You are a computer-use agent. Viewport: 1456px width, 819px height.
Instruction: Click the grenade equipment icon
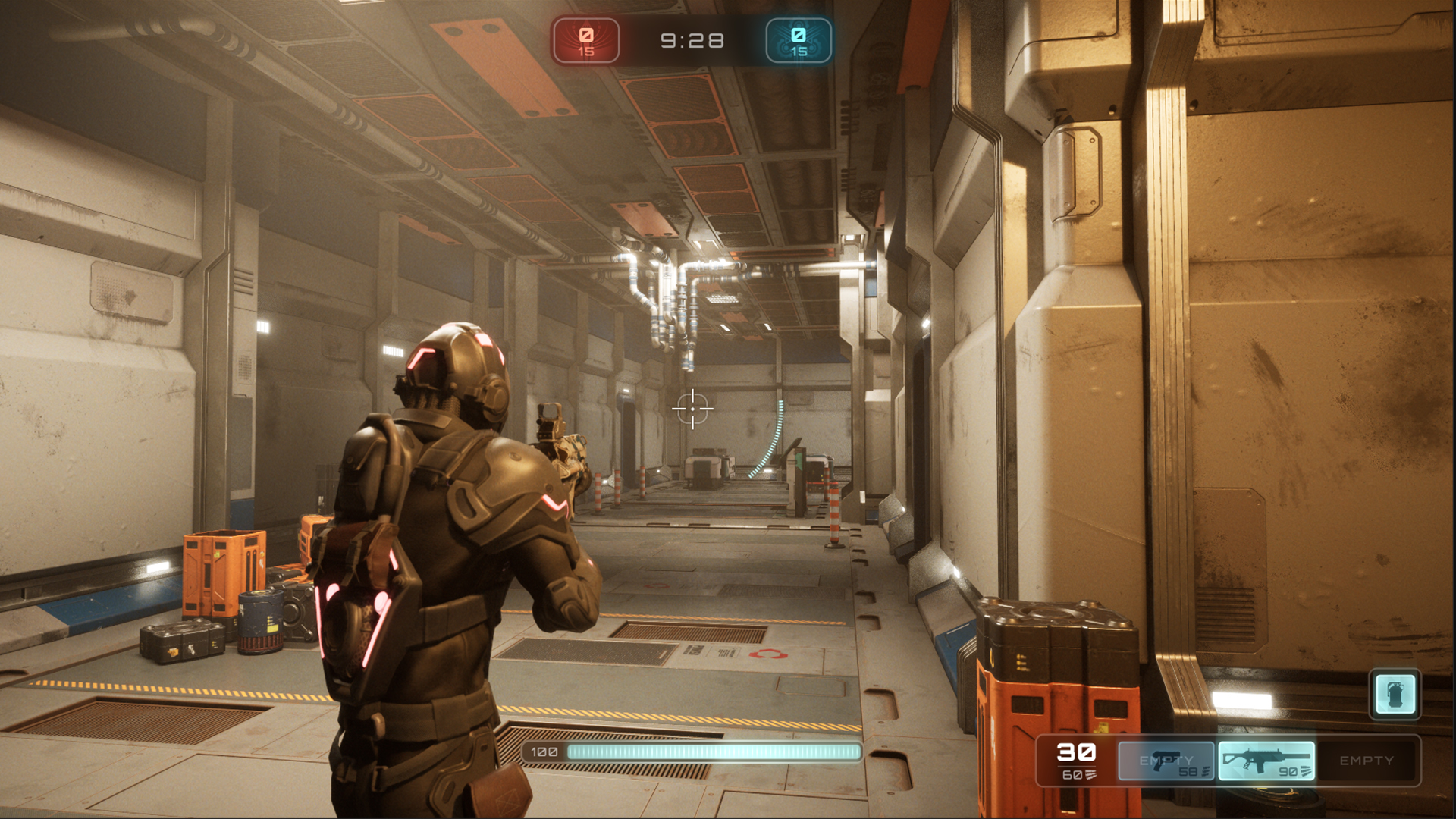(1395, 694)
